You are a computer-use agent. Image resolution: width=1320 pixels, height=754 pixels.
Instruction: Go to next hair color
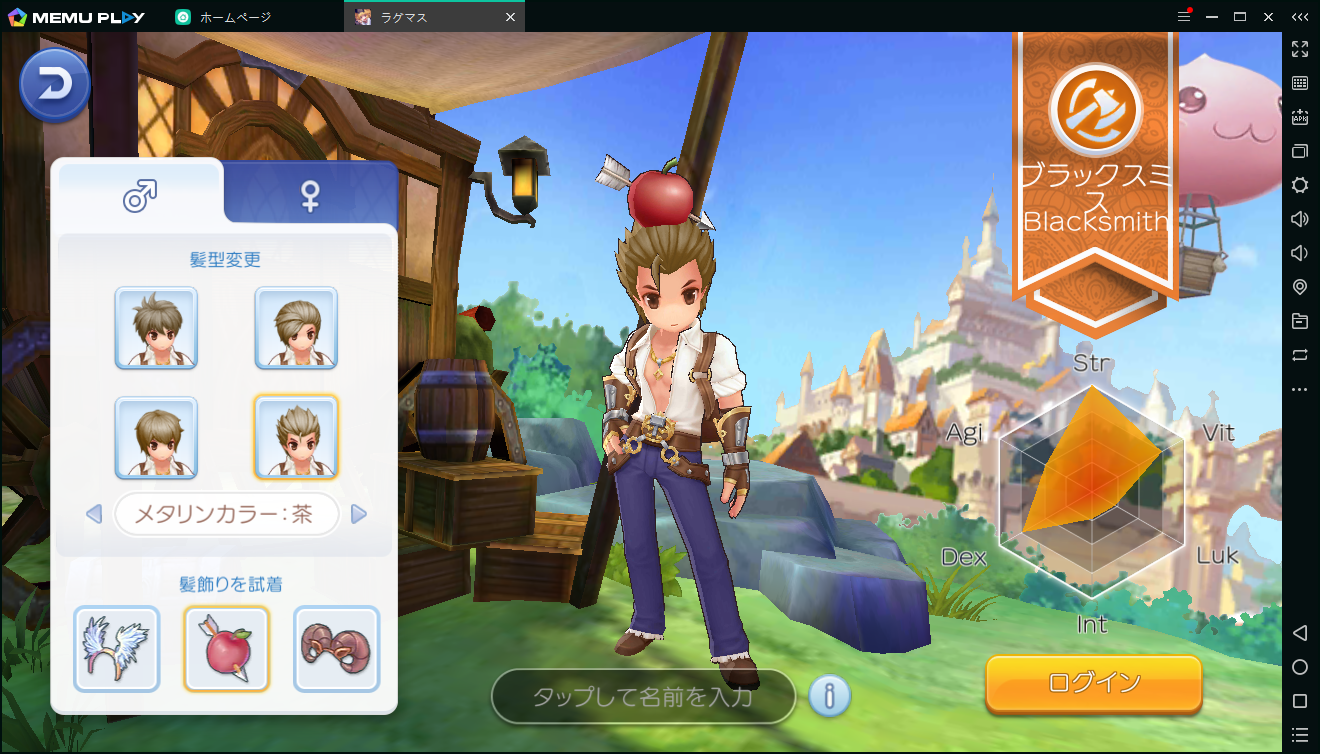[x=359, y=514]
